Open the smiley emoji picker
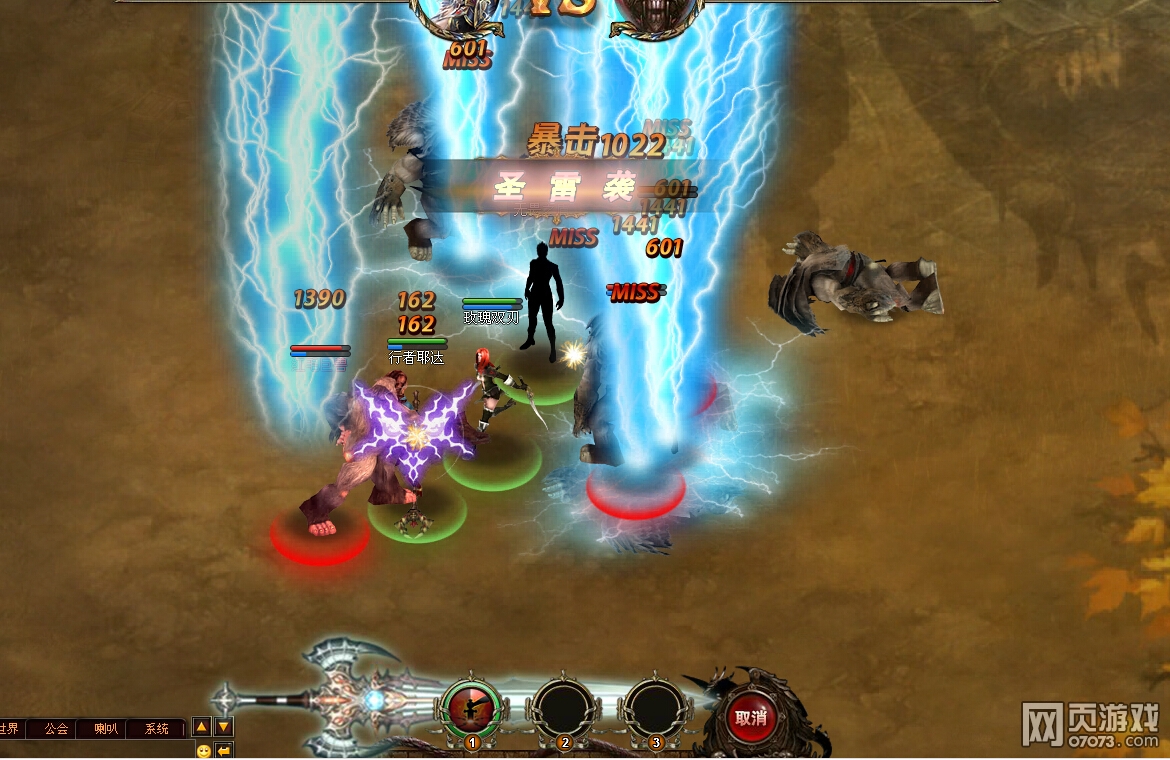Screen dimensions: 1170x760 (204, 751)
